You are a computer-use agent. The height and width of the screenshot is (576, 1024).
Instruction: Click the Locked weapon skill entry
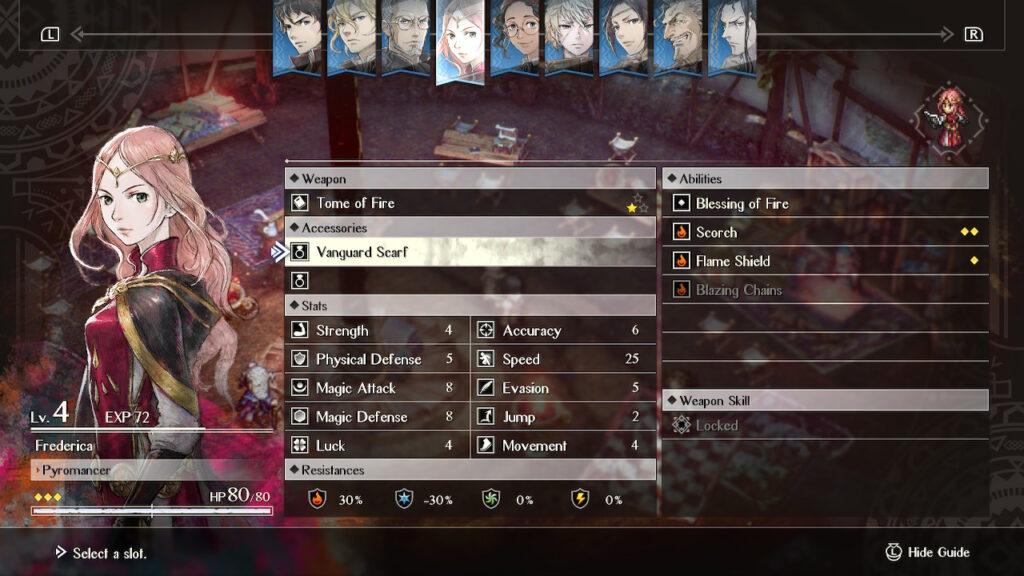click(825, 425)
